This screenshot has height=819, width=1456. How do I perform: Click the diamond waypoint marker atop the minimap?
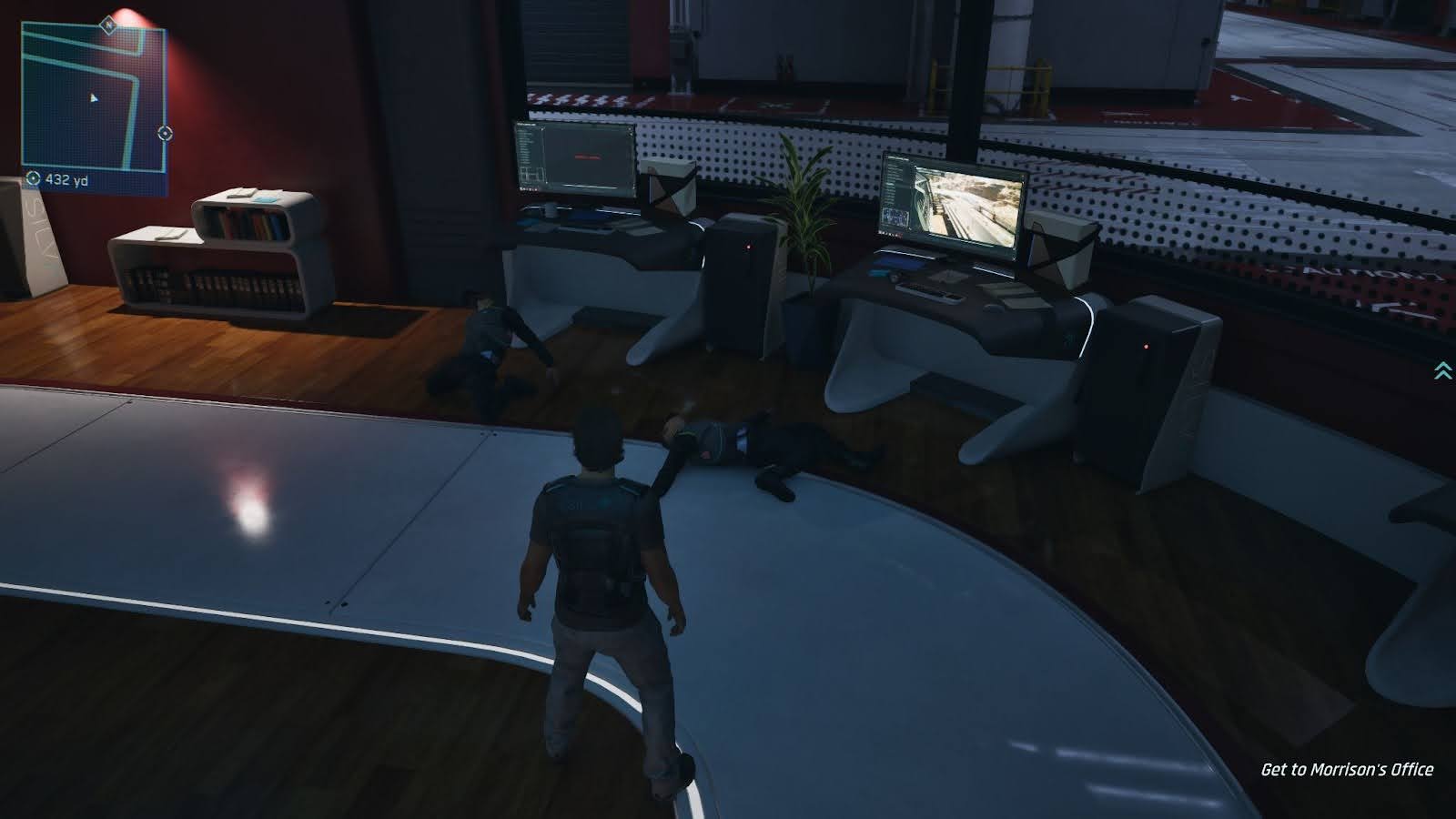[x=107, y=25]
